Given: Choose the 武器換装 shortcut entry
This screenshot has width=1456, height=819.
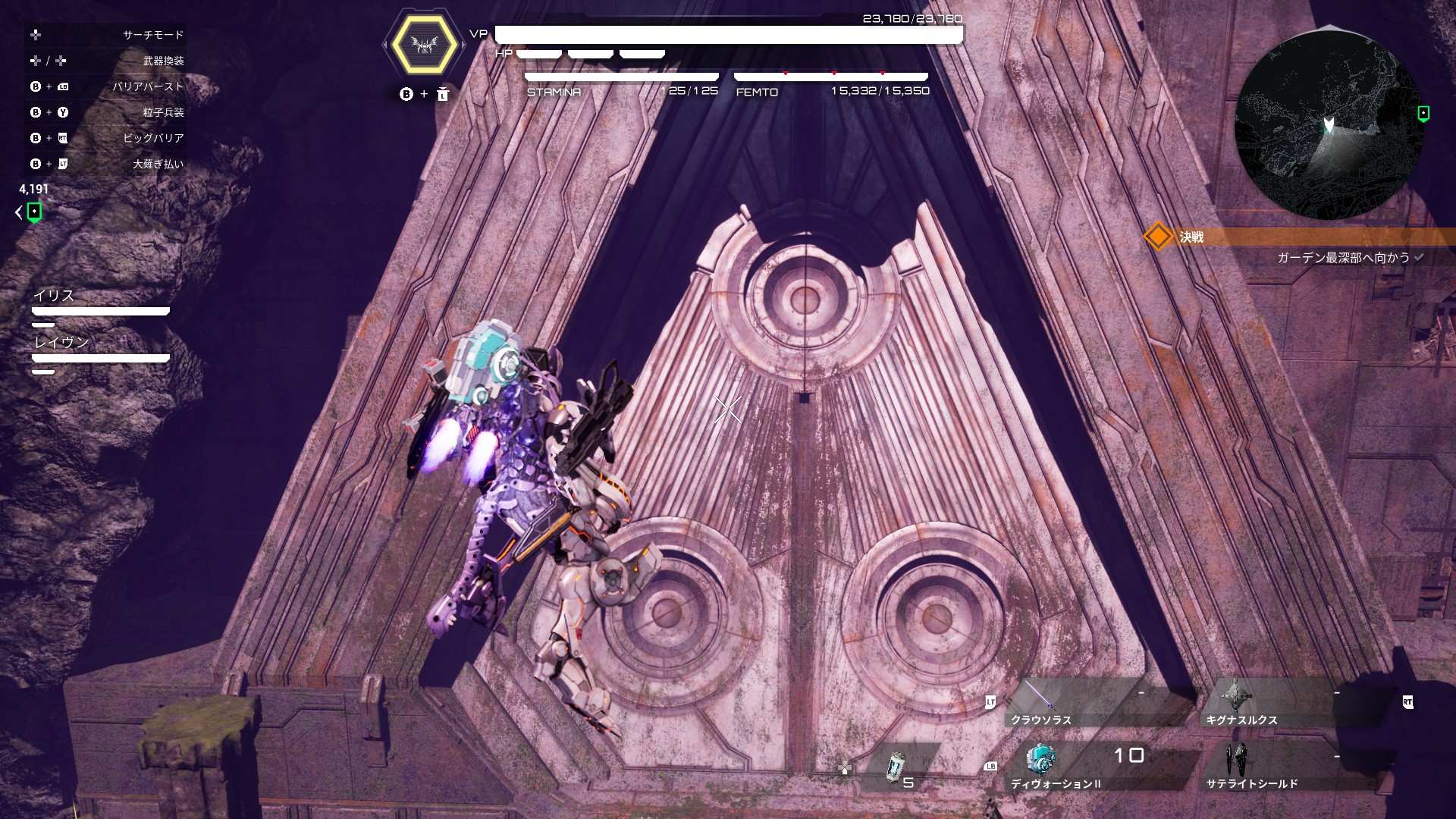Looking at the screenshot, I should point(163,61).
